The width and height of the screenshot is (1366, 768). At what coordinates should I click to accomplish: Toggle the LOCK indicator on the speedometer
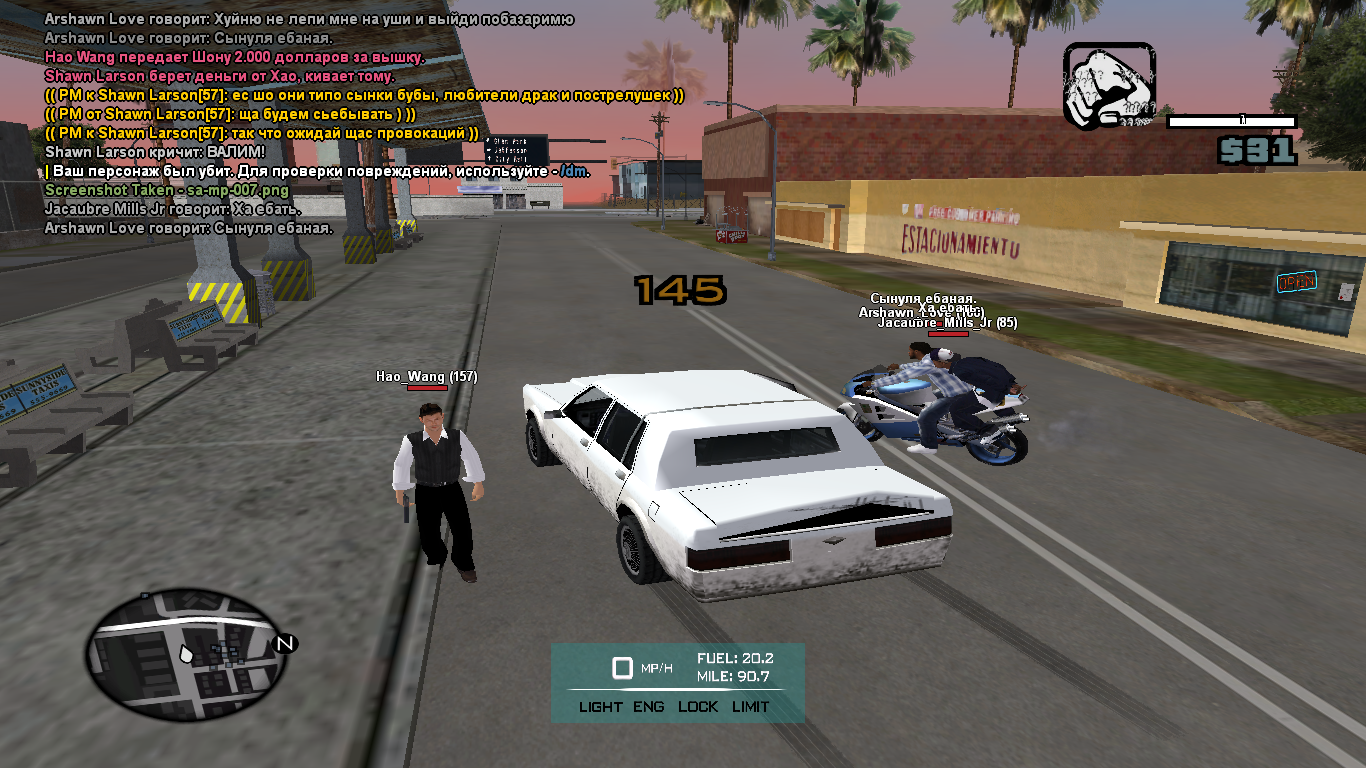pos(698,706)
